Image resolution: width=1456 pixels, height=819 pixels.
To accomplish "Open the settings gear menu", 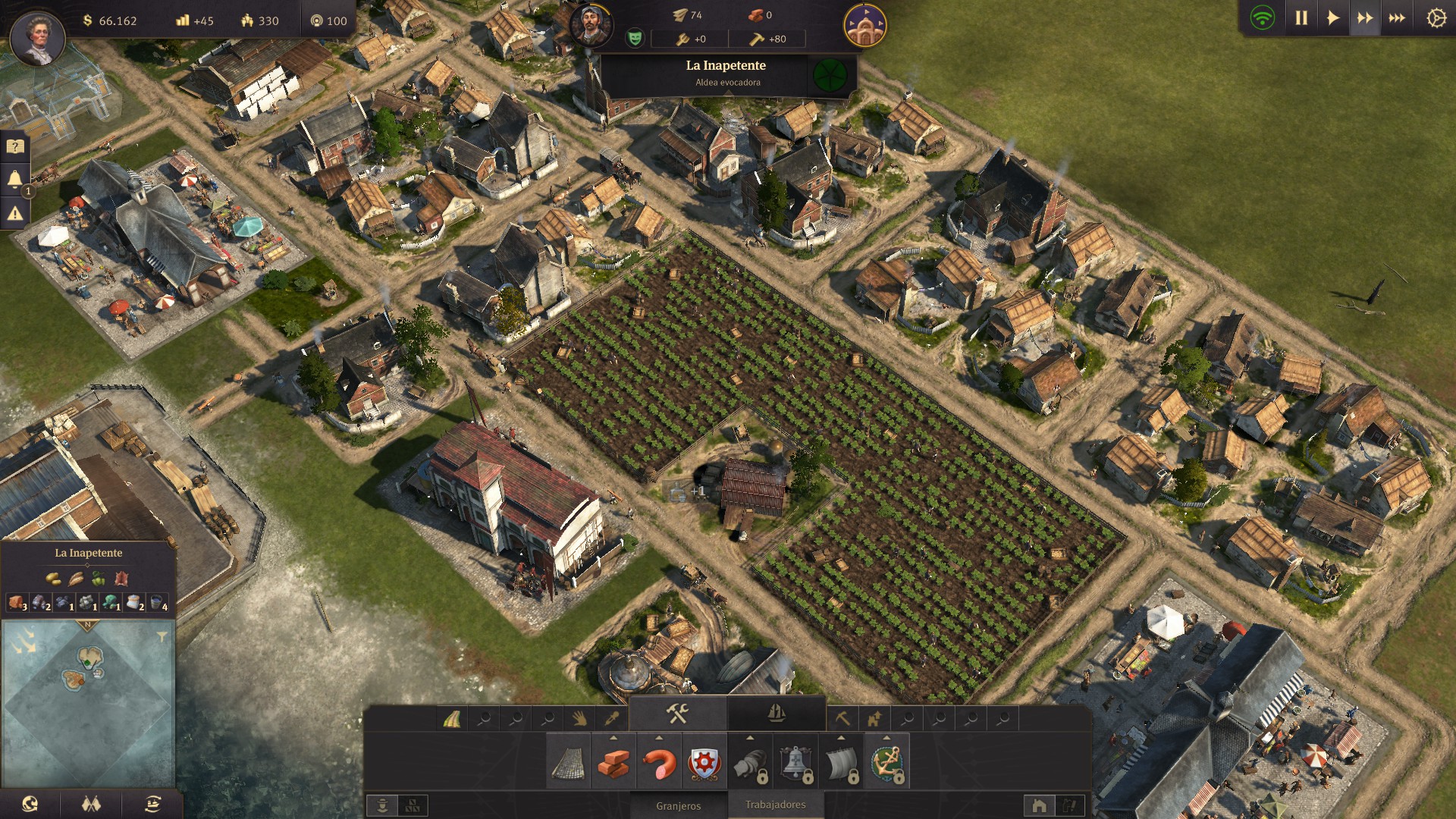I will pyautogui.click(x=1436, y=18).
